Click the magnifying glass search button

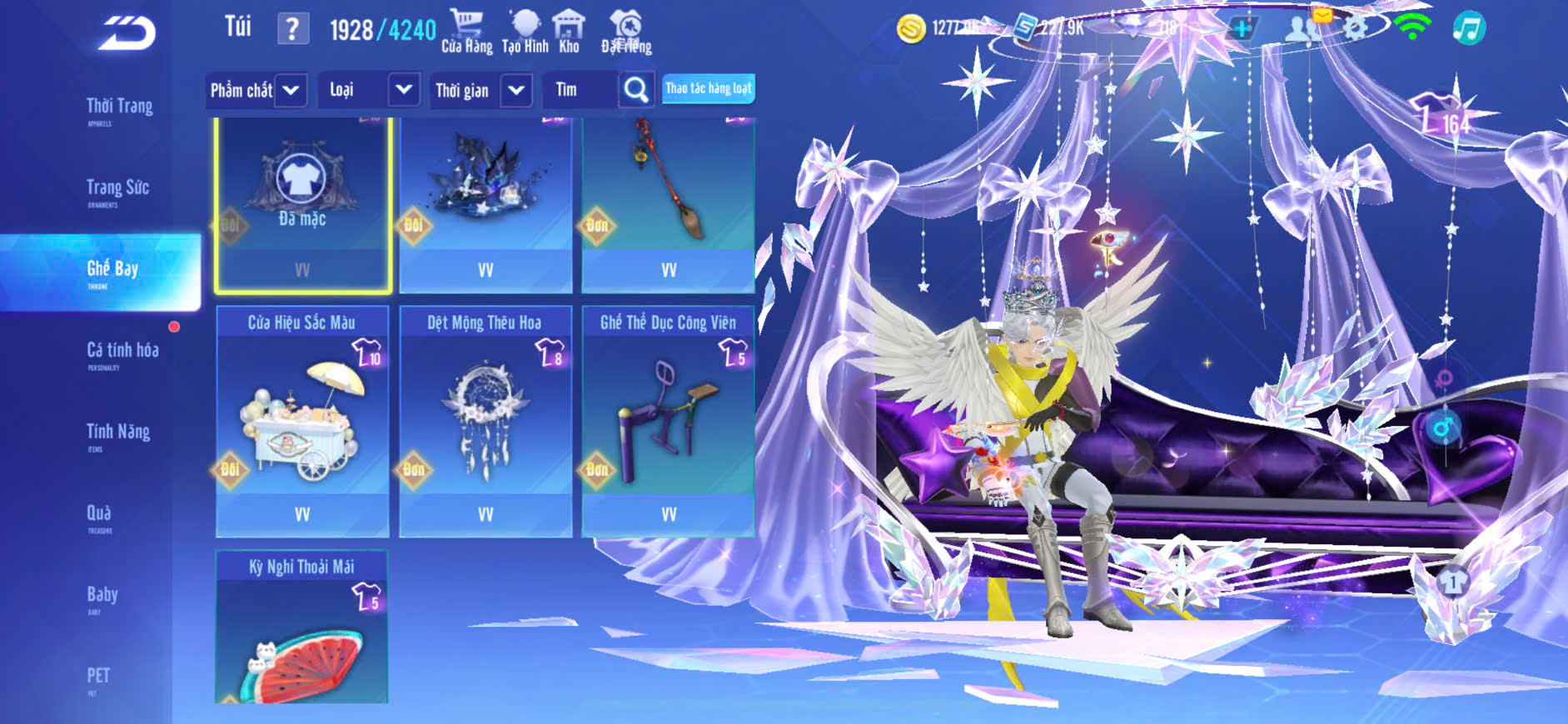pyautogui.click(x=636, y=90)
